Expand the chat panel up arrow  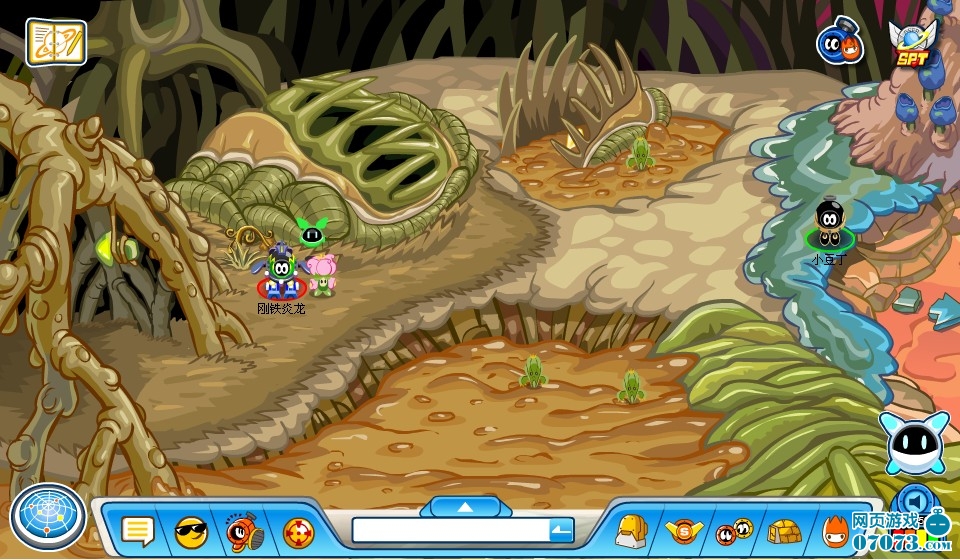click(465, 507)
